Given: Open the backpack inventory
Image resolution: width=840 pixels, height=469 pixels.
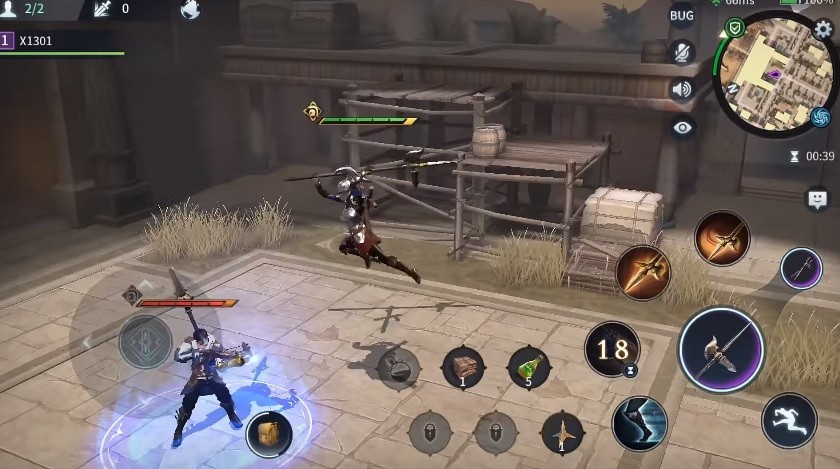Looking at the screenshot, I should click(268, 432).
